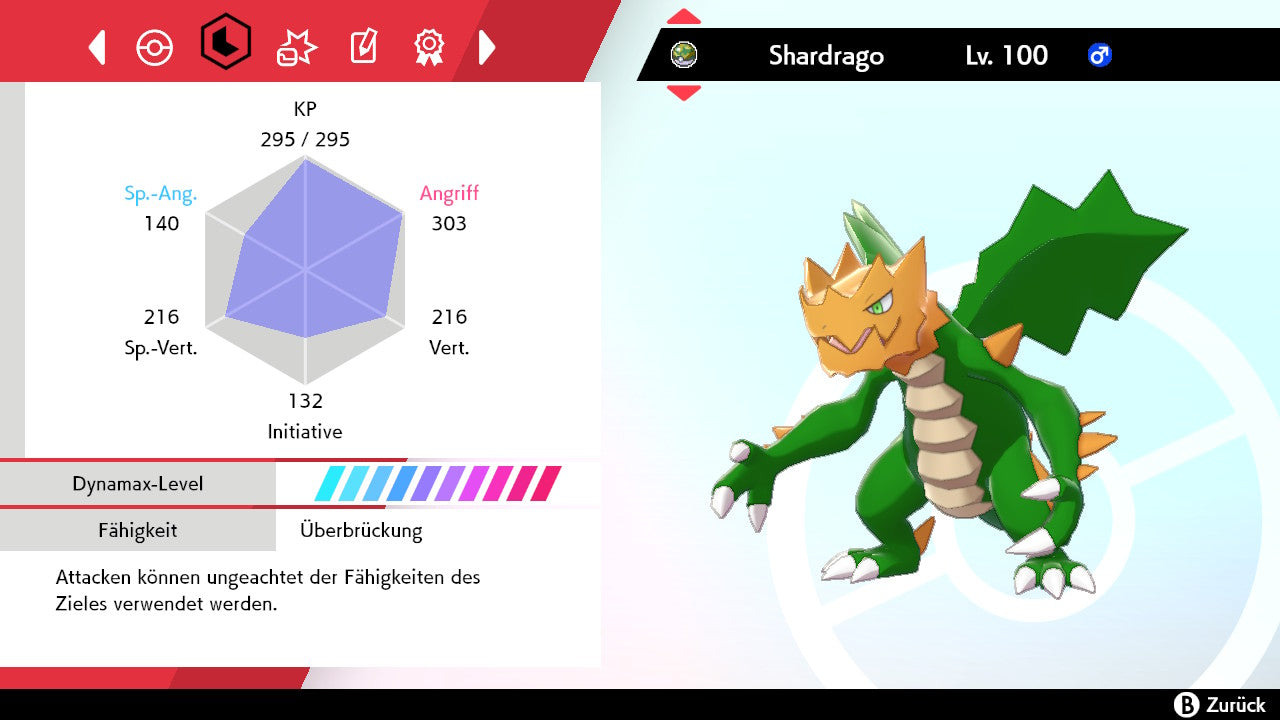This screenshot has height=720, width=1280.
Task: Switch to the Poké Ball info tab
Action: tap(155, 47)
